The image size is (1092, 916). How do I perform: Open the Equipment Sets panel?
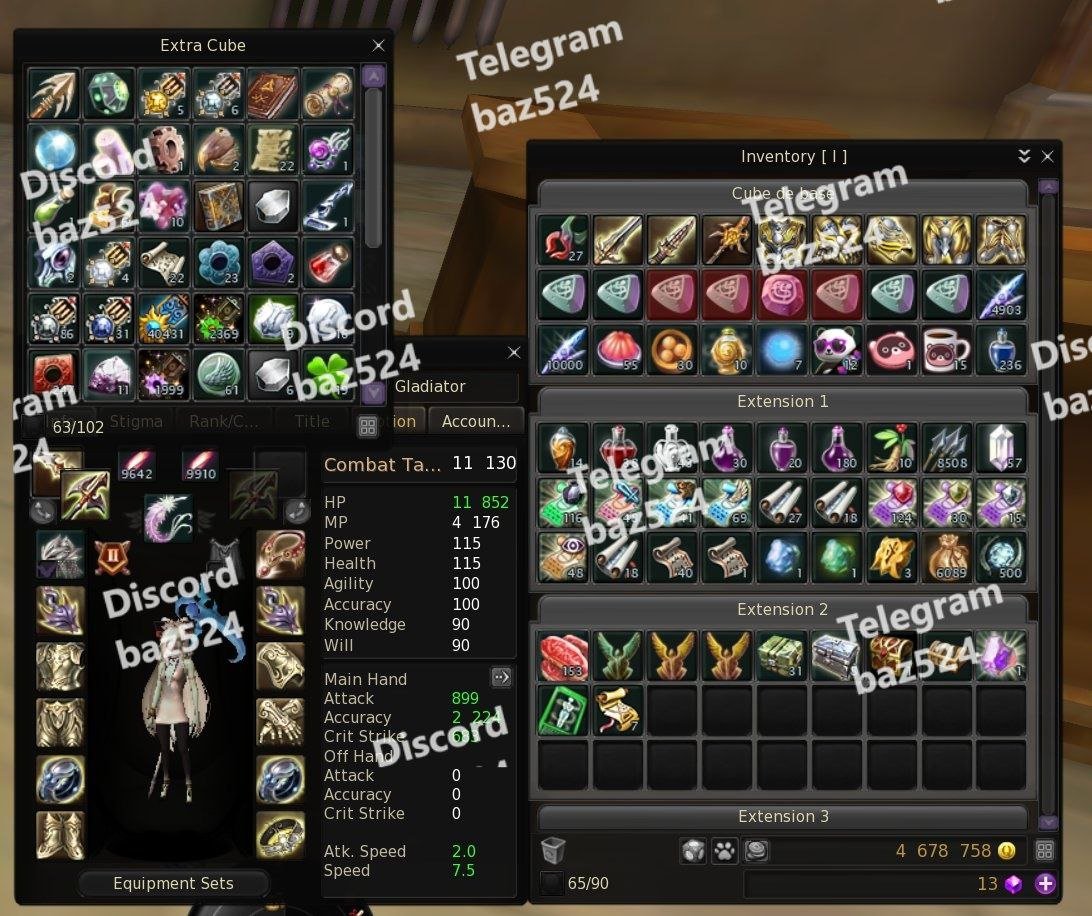[x=173, y=884]
